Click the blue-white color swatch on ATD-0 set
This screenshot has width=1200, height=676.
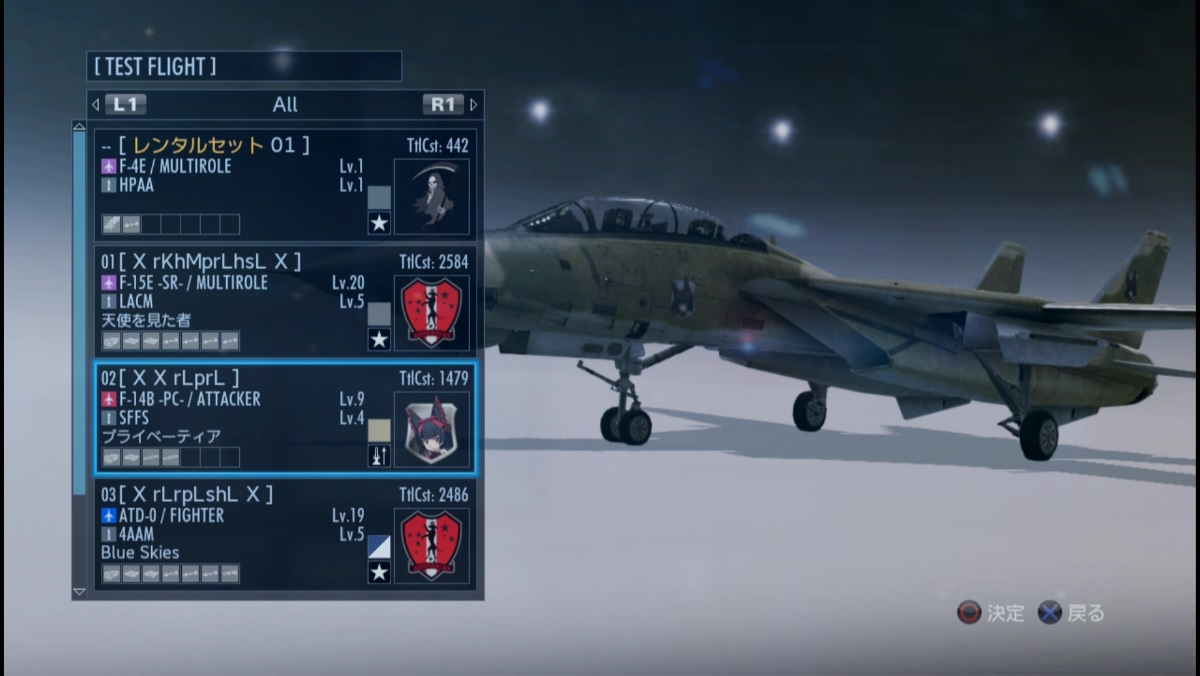(379, 547)
